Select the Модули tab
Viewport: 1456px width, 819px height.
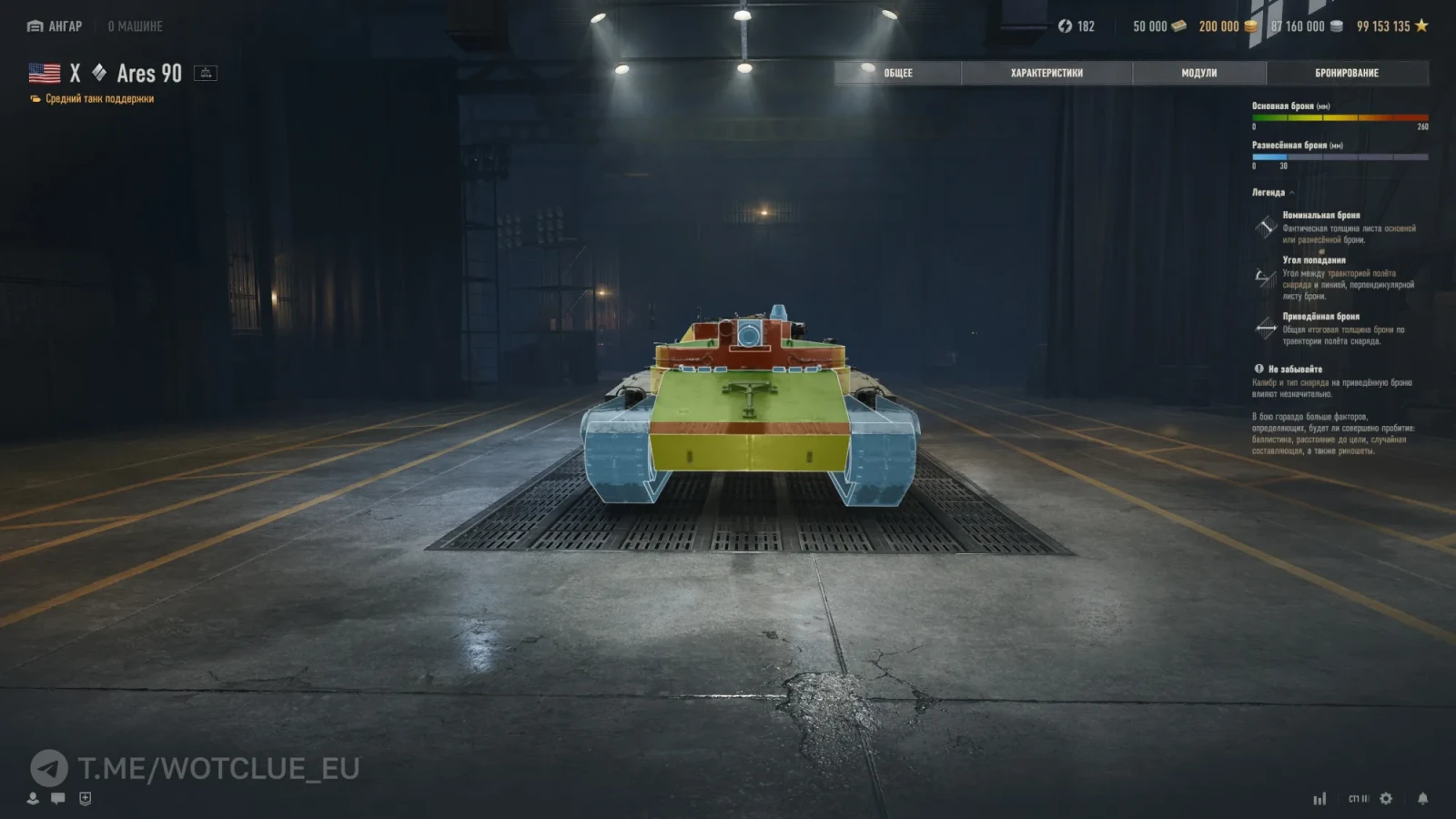click(x=1198, y=73)
